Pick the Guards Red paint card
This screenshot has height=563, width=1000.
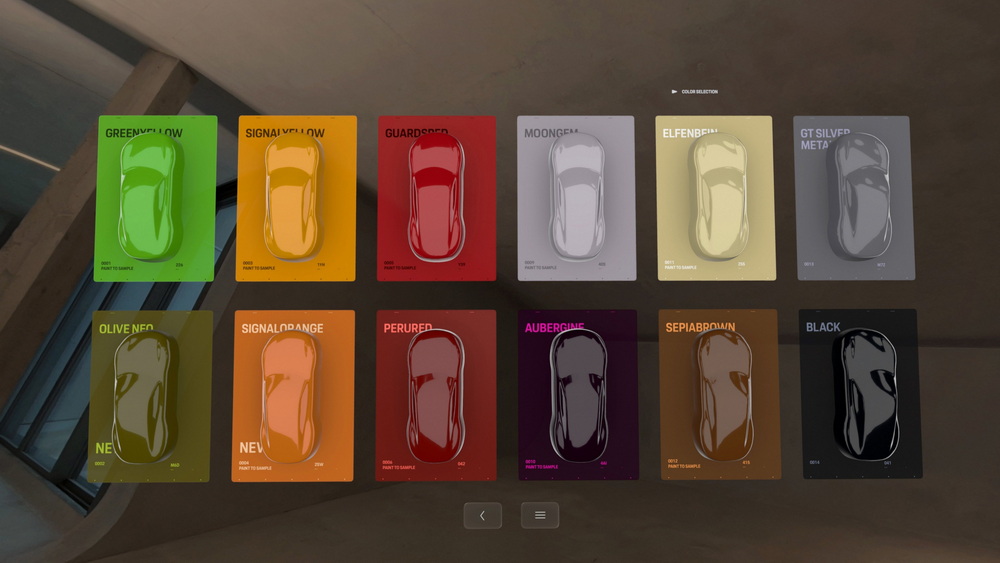[436, 198]
